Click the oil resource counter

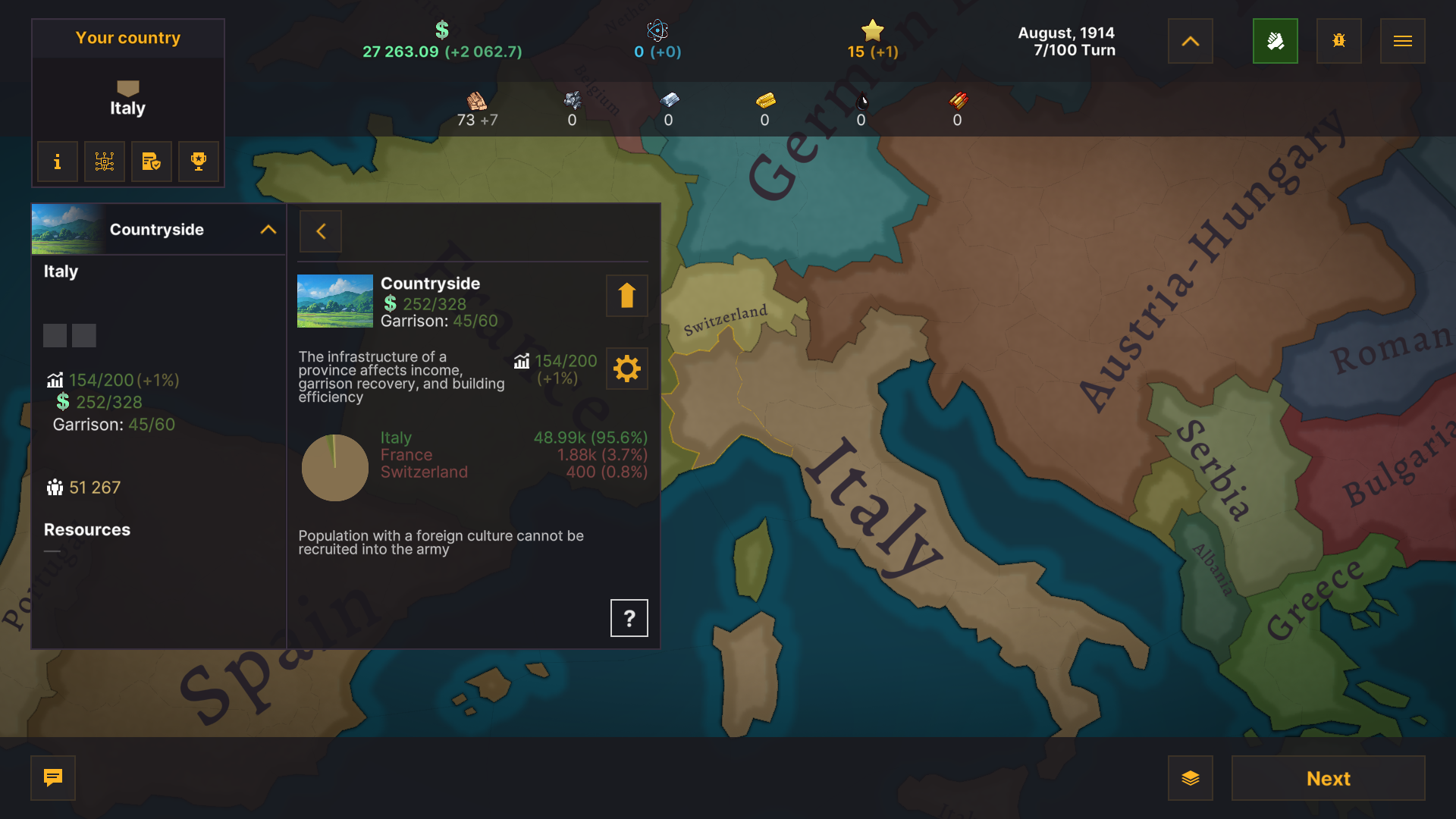(861, 110)
